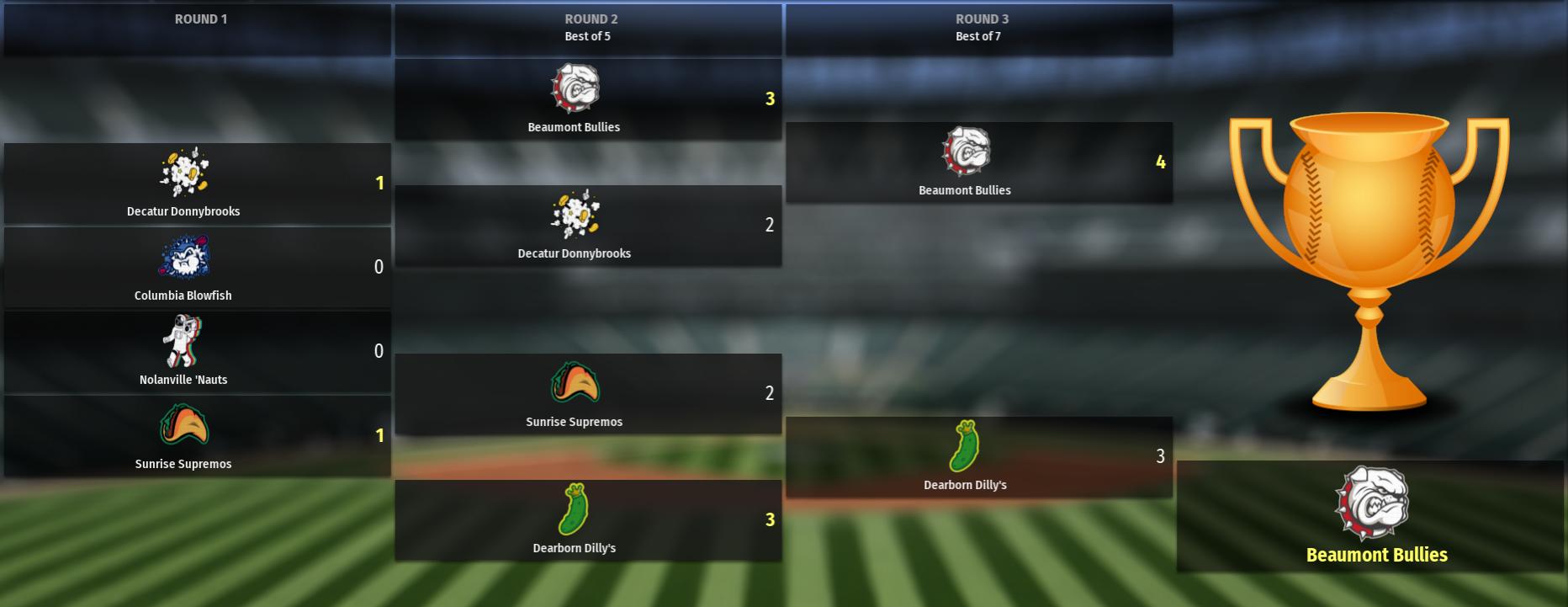View the champion Beaumont Bullies panel

(1370, 516)
